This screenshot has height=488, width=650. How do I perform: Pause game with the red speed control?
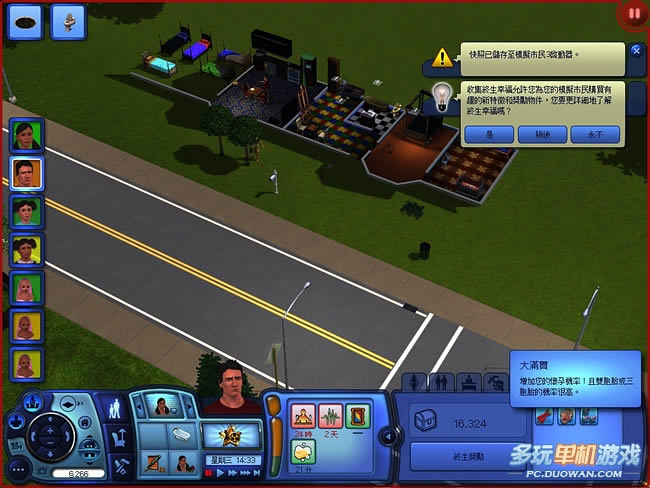[209, 471]
